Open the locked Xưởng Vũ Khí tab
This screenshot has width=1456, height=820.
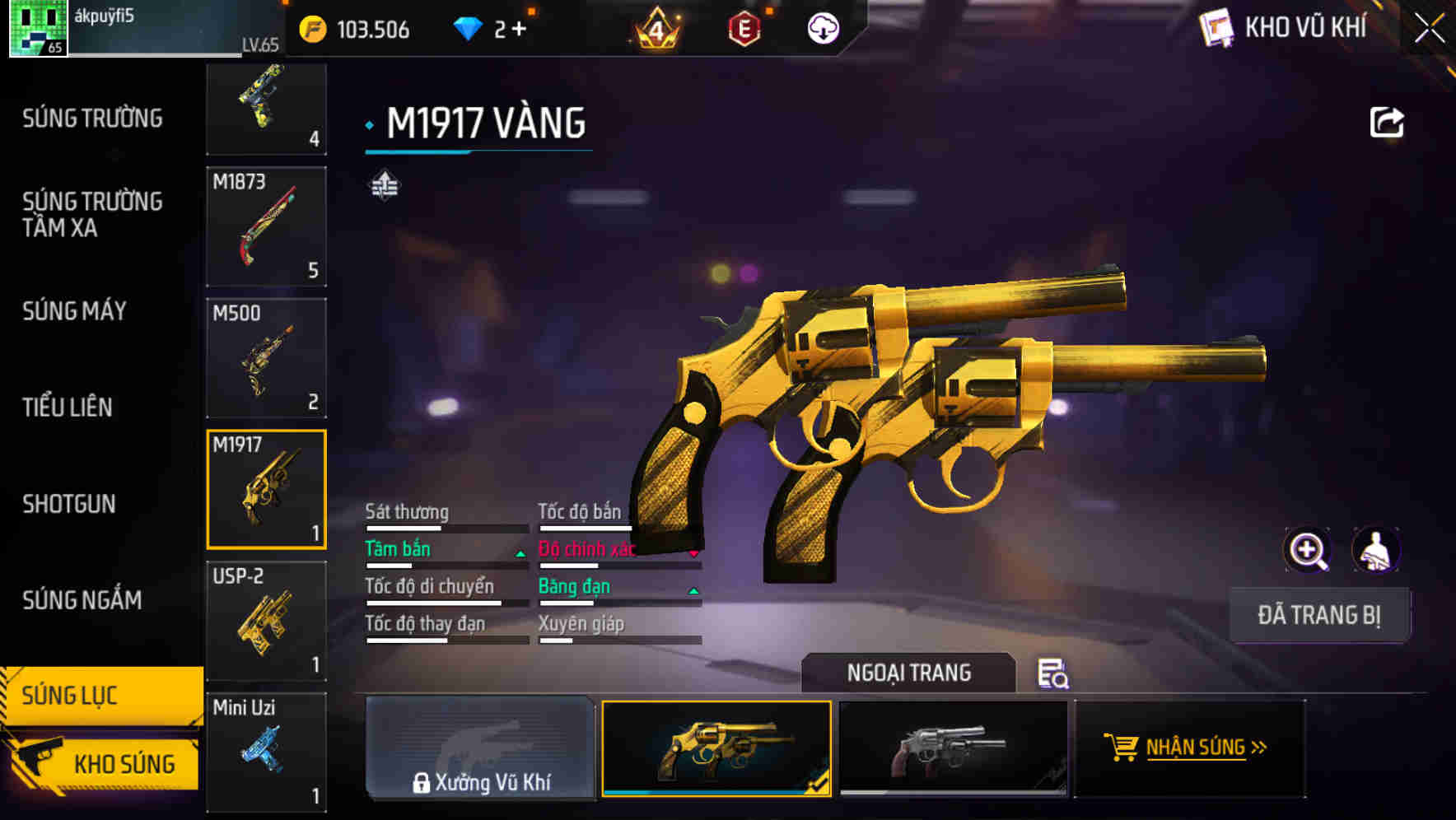click(480, 749)
